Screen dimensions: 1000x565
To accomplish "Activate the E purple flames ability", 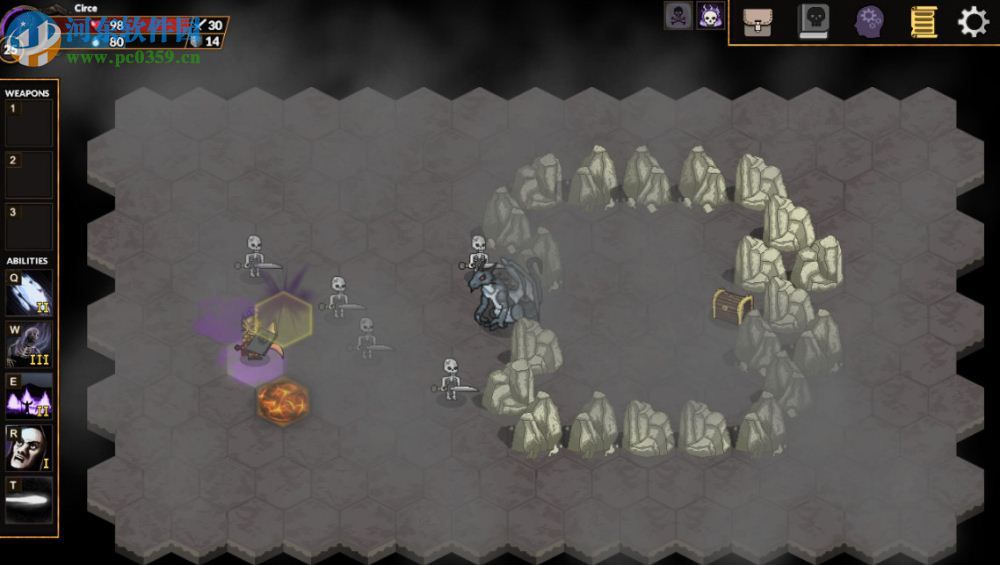I will pyautogui.click(x=30, y=396).
